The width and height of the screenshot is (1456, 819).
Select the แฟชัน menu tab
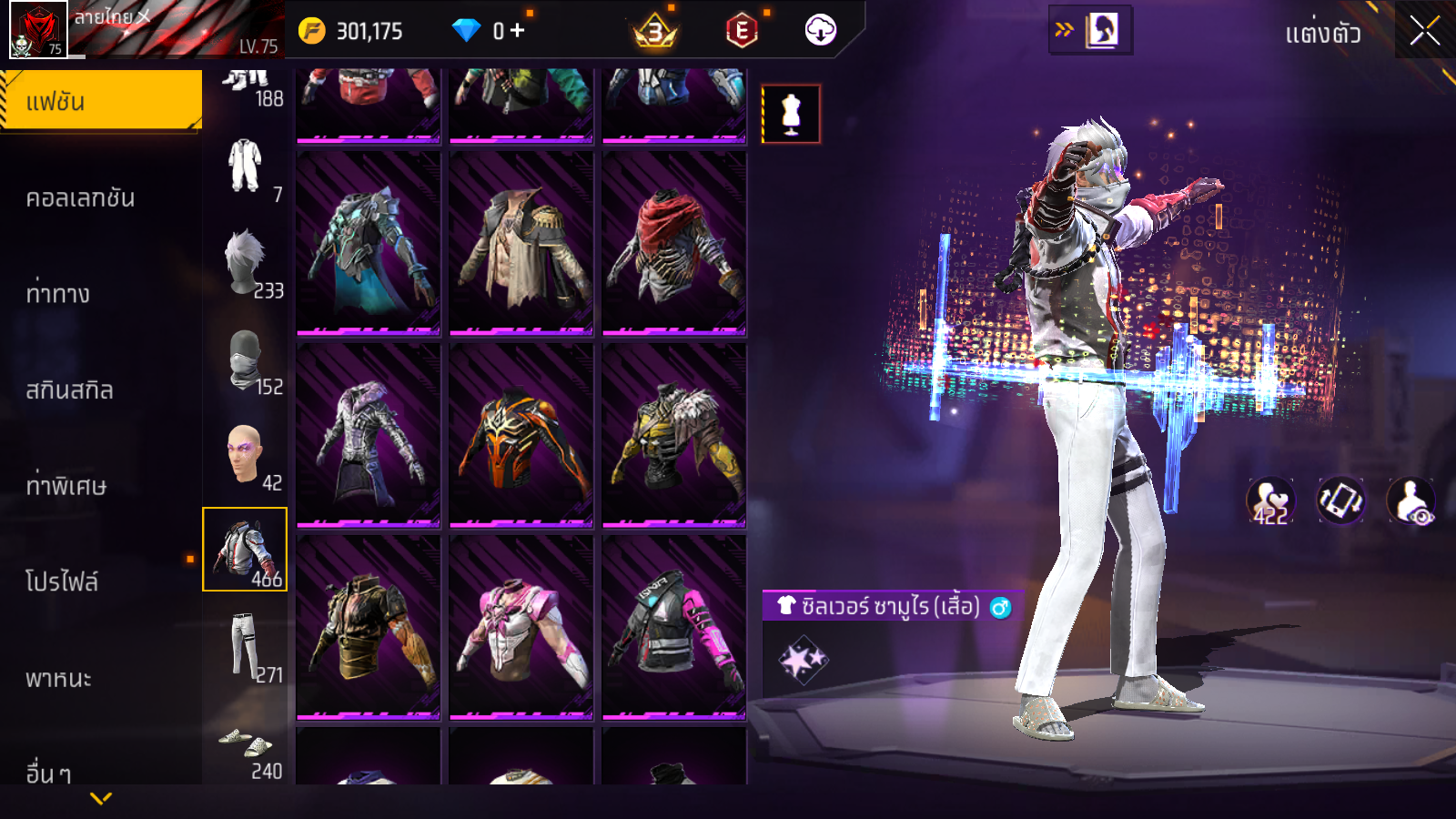point(100,101)
